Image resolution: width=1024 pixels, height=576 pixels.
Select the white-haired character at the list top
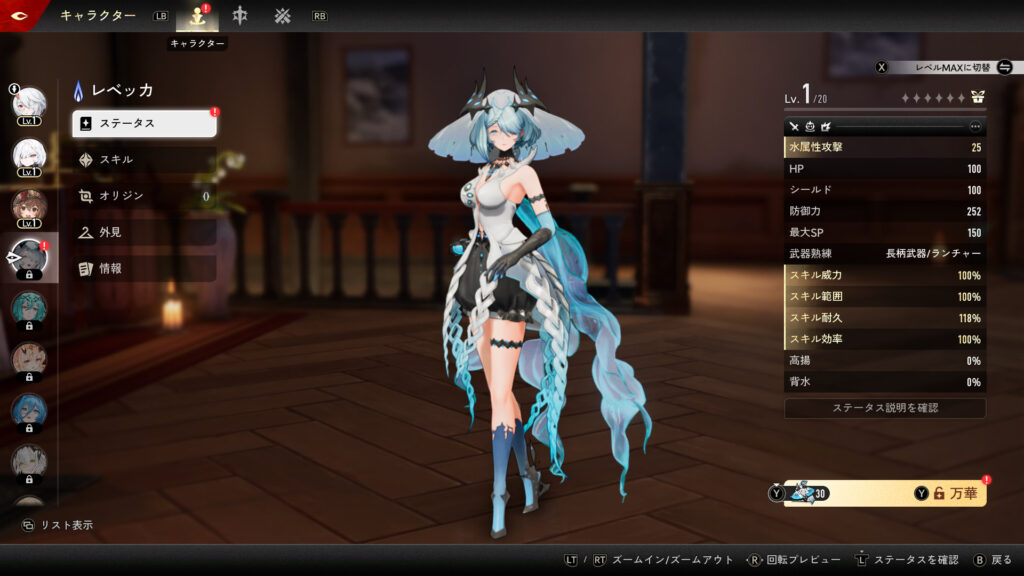(29, 103)
